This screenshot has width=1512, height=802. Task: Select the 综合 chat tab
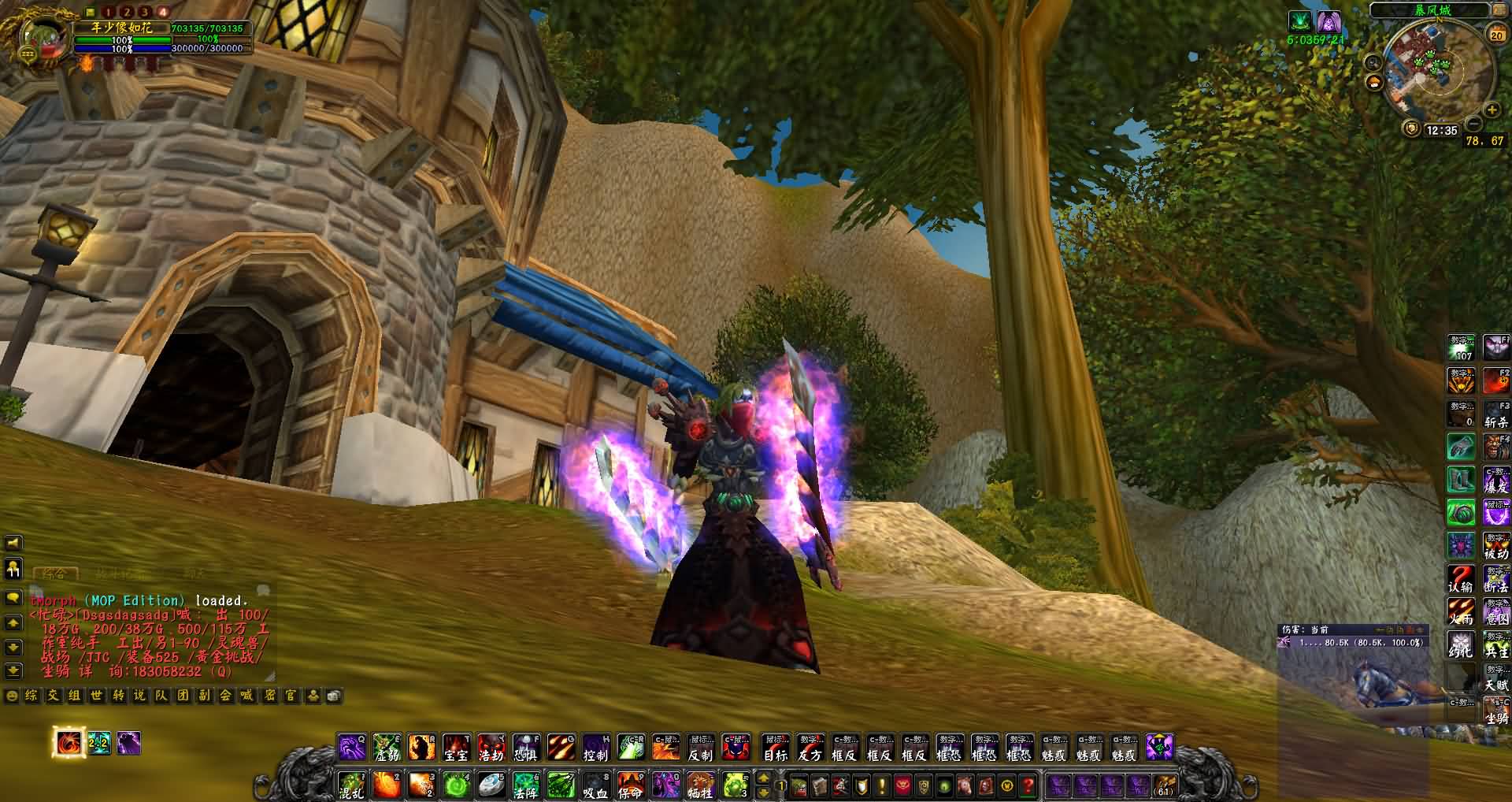coord(54,573)
